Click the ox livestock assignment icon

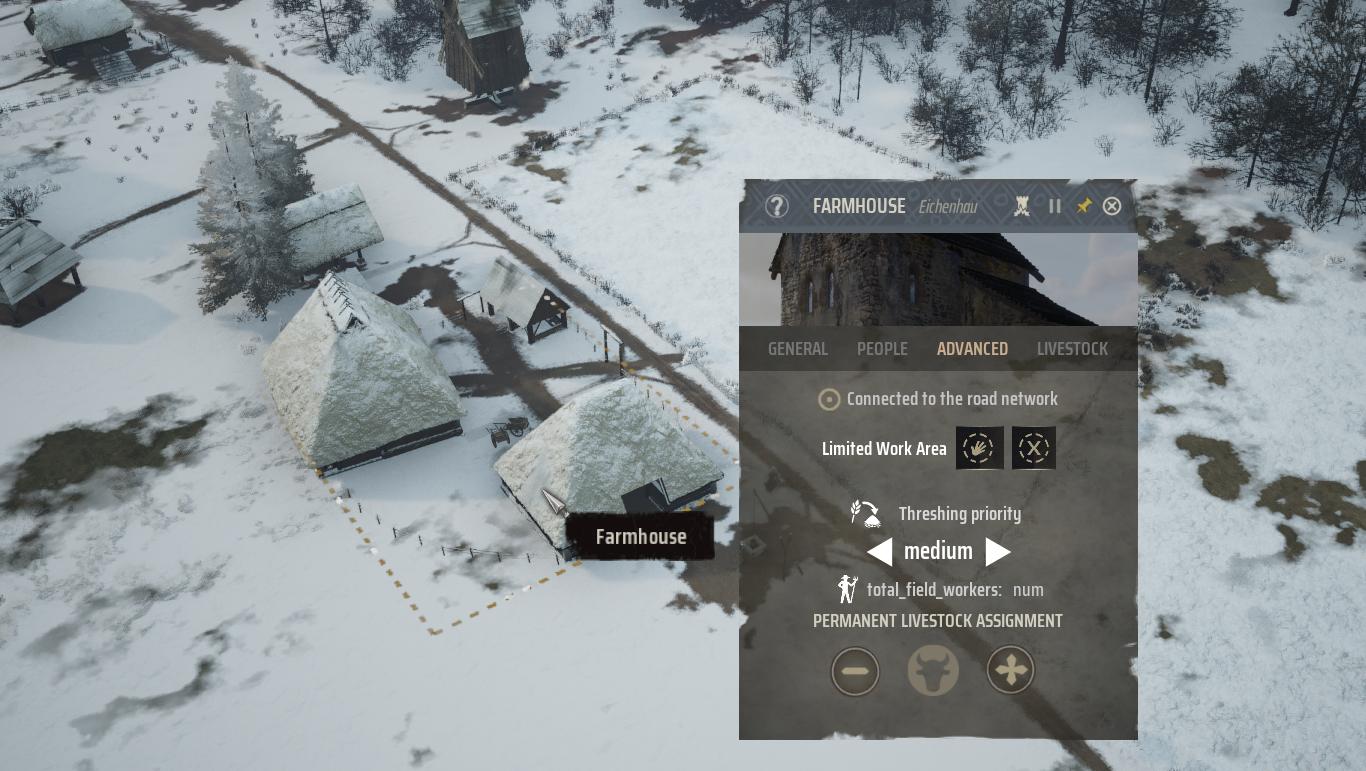(x=933, y=670)
